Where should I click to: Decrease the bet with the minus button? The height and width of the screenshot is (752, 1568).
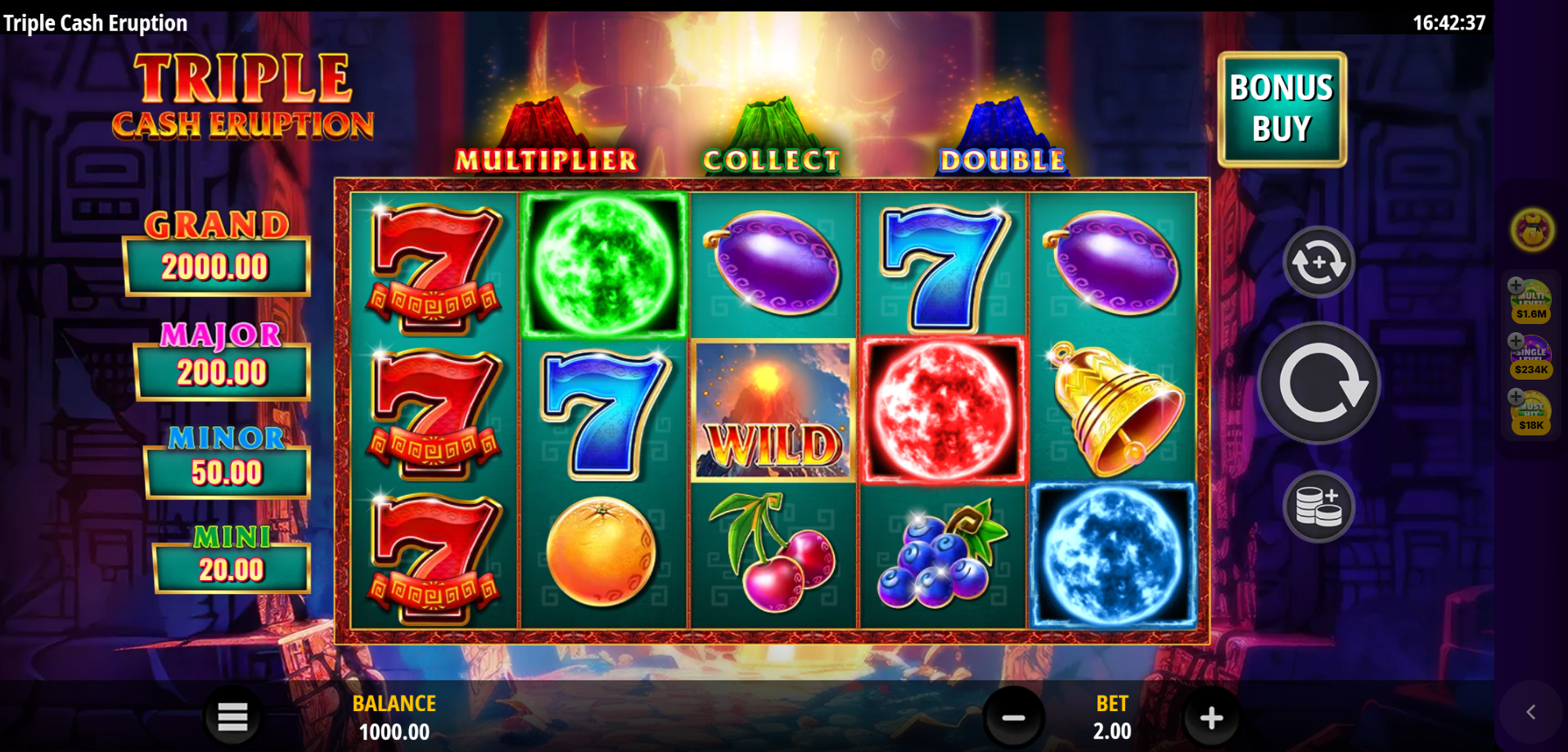tap(1013, 718)
